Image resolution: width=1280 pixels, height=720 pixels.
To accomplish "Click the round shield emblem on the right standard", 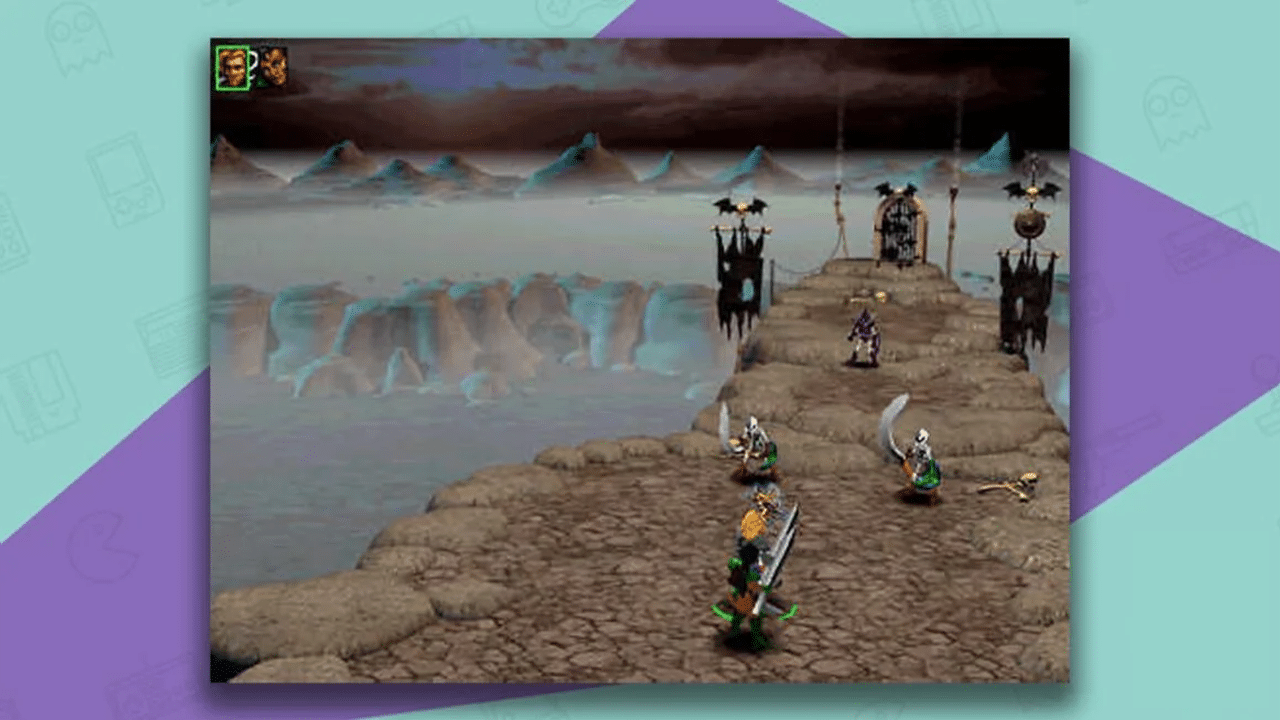I will (1030, 224).
